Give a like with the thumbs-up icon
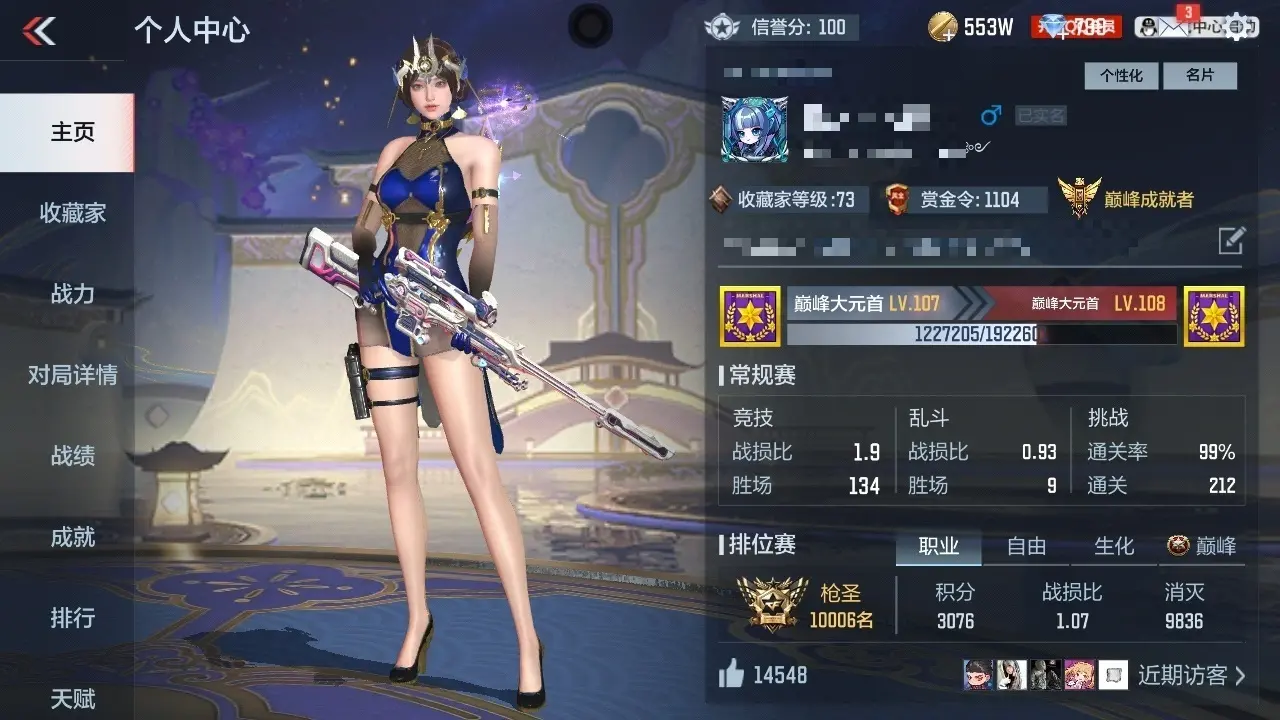 coord(732,675)
